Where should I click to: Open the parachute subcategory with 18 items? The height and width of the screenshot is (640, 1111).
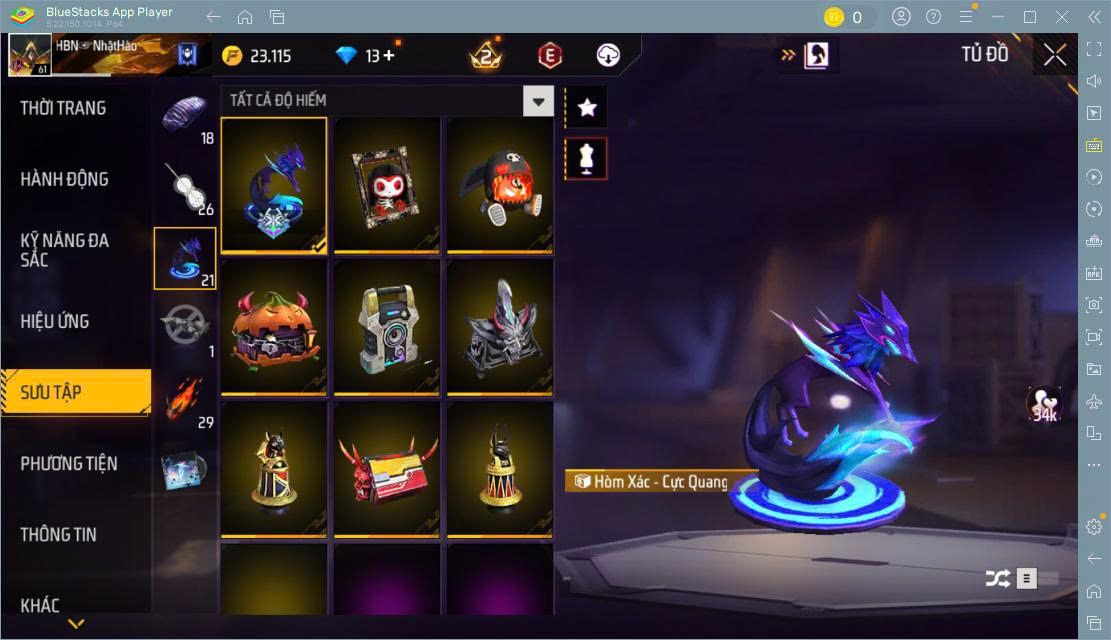(x=184, y=117)
